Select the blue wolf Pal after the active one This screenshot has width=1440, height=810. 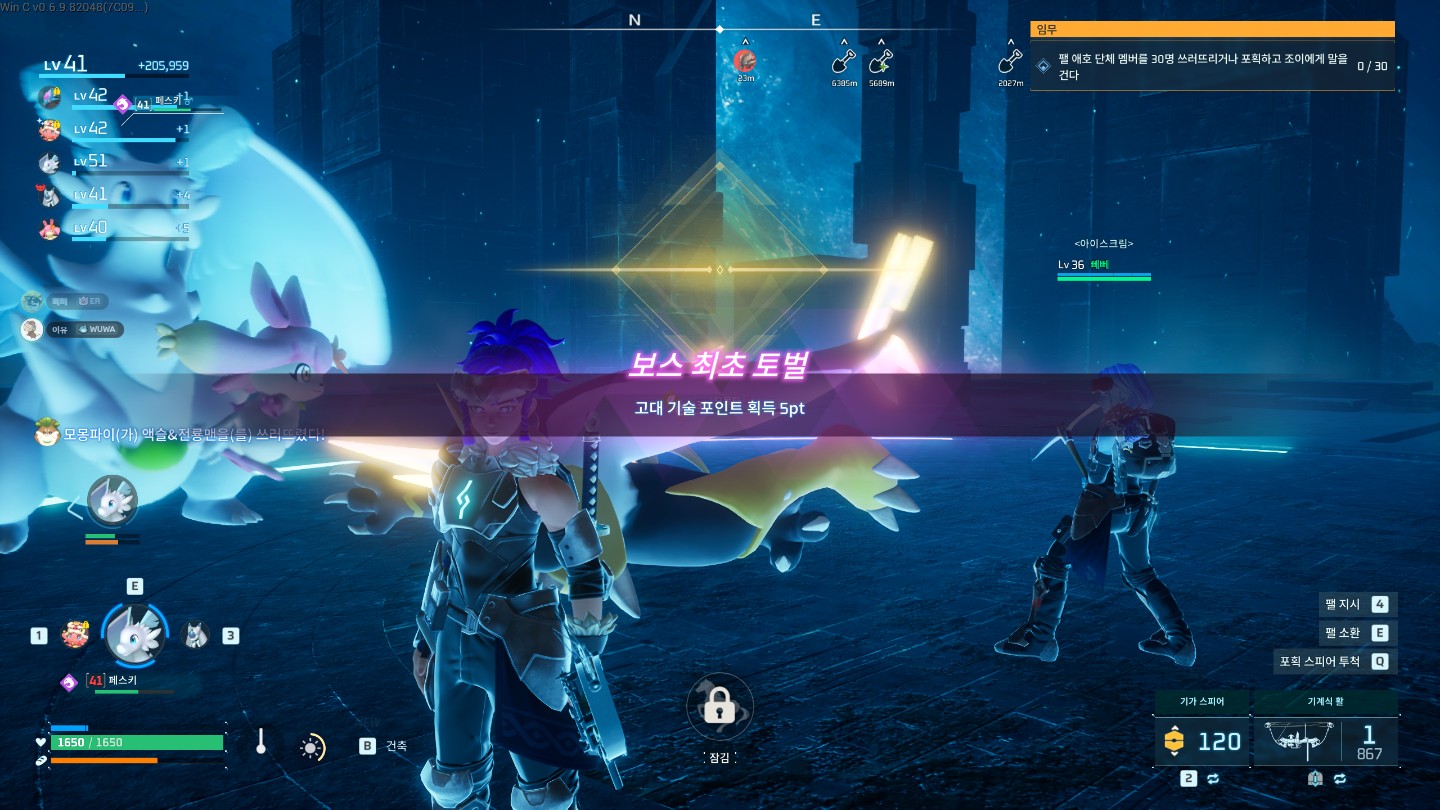[196, 634]
